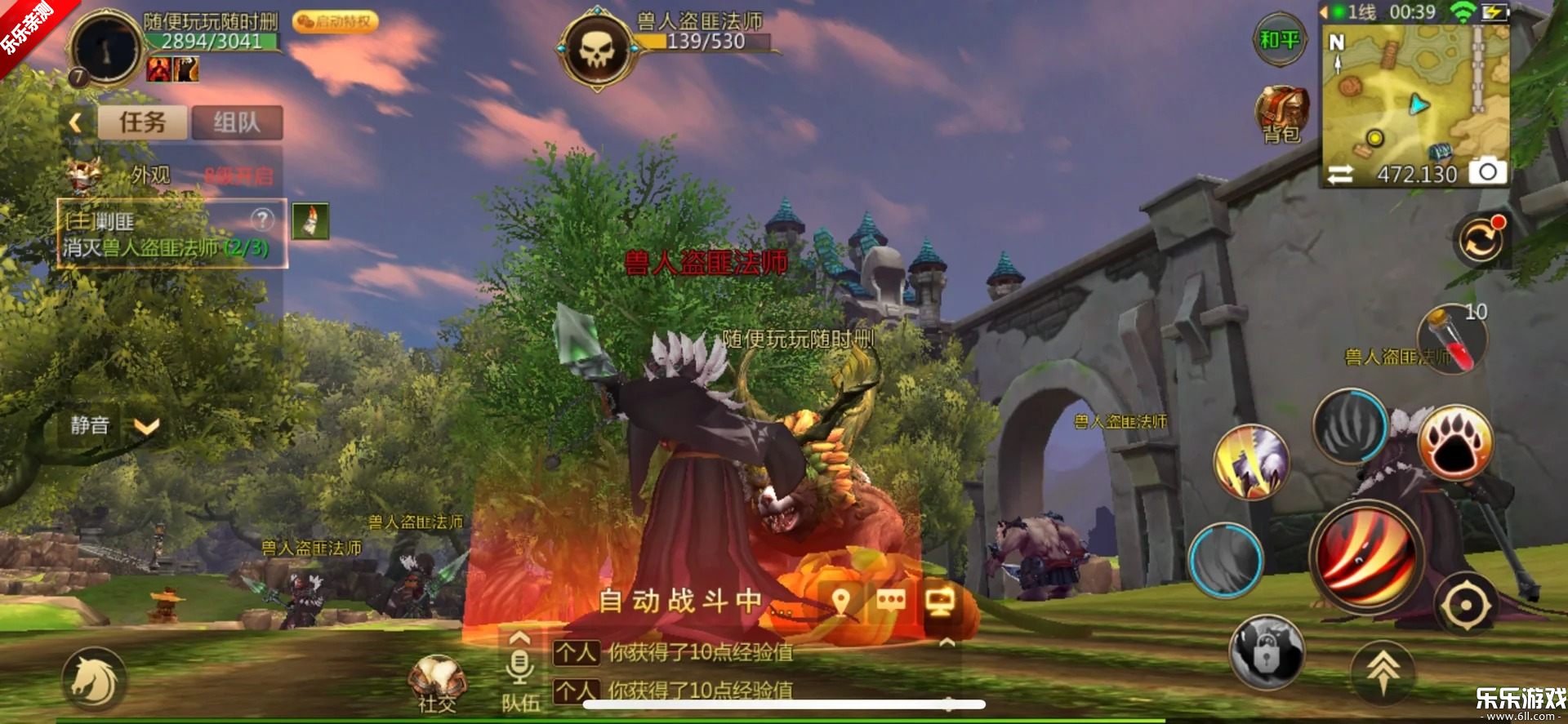Click the 启动特权 privilege badge
This screenshot has height=724, width=1568.
click(335, 21)
